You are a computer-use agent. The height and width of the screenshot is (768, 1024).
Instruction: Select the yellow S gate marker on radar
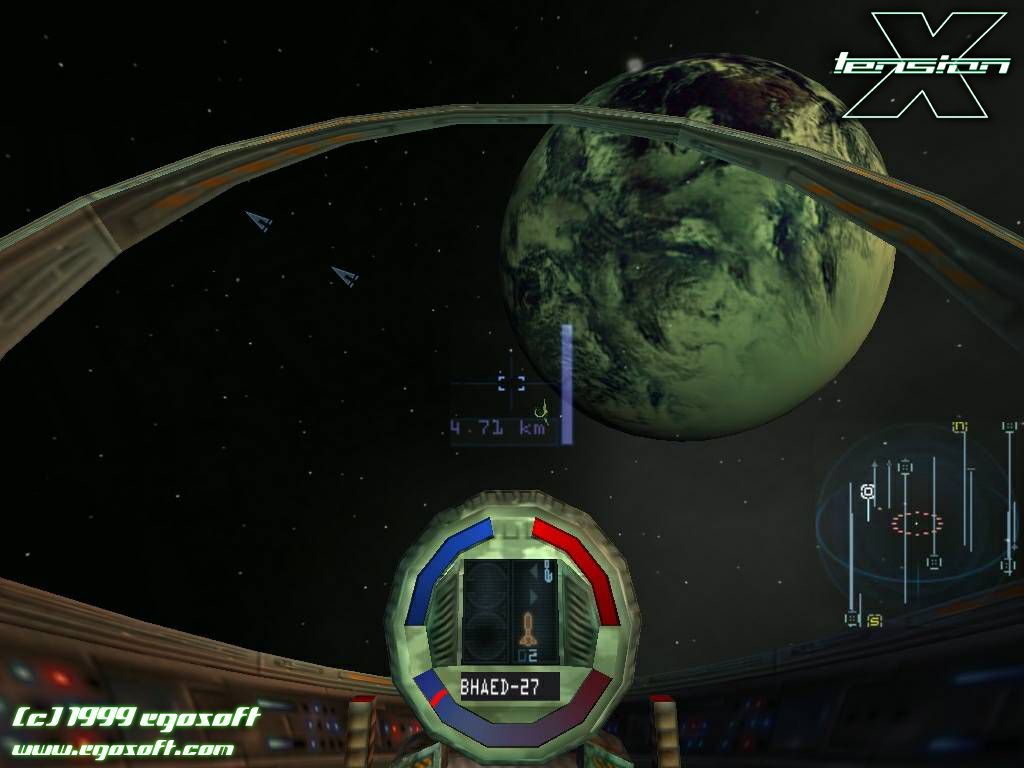coord(874,620)
